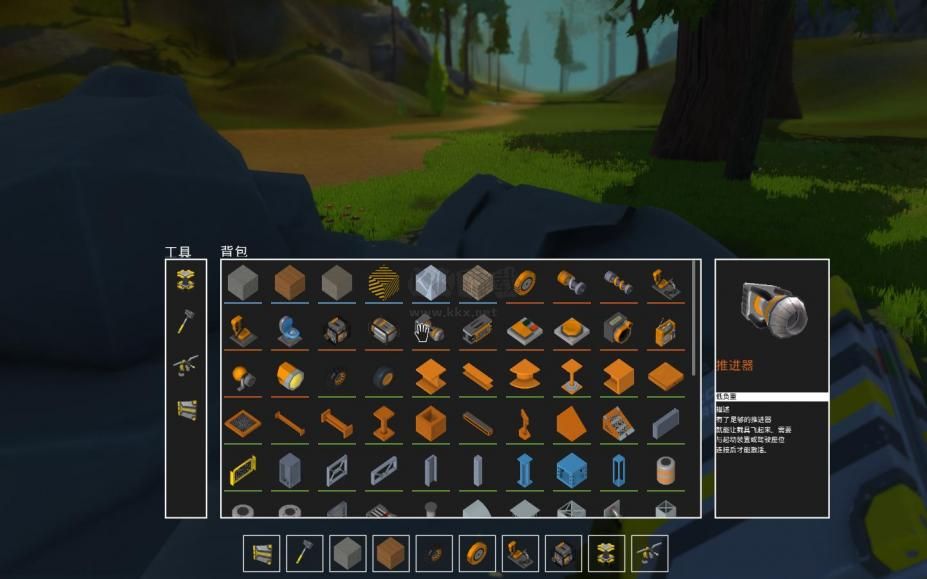
Task: Select the gray stone block in hotbar
Action: (x=347, y=553)
